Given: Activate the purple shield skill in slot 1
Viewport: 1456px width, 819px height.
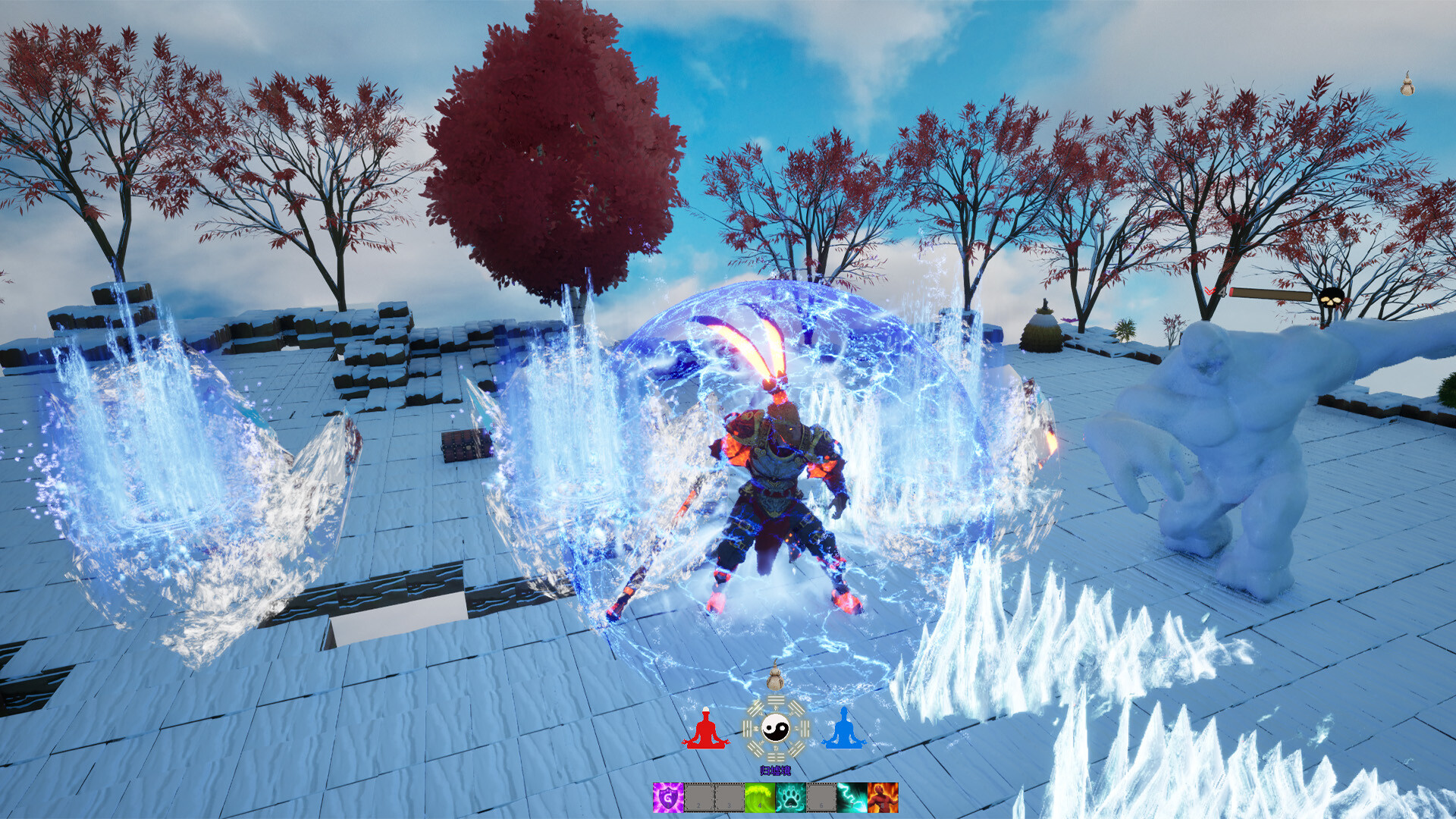Looking at the screenshot, I should (668, 798).
